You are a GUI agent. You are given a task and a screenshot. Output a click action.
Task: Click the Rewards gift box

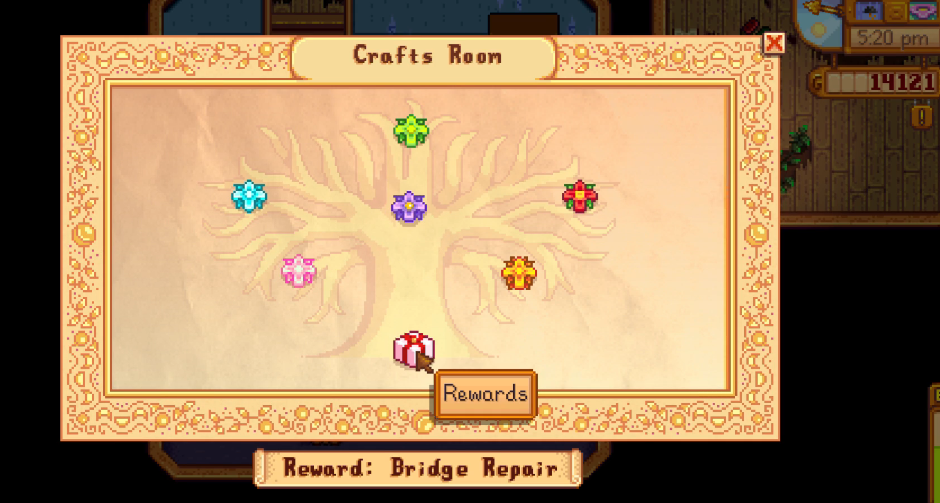click(412, 349)
